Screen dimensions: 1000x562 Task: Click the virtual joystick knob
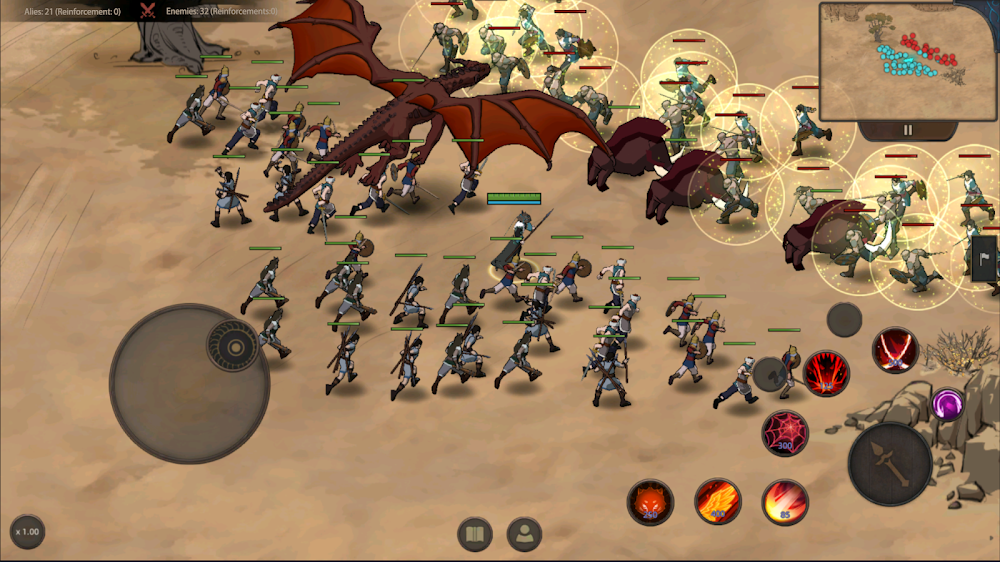pyautogui.click(x=234, y=347)
